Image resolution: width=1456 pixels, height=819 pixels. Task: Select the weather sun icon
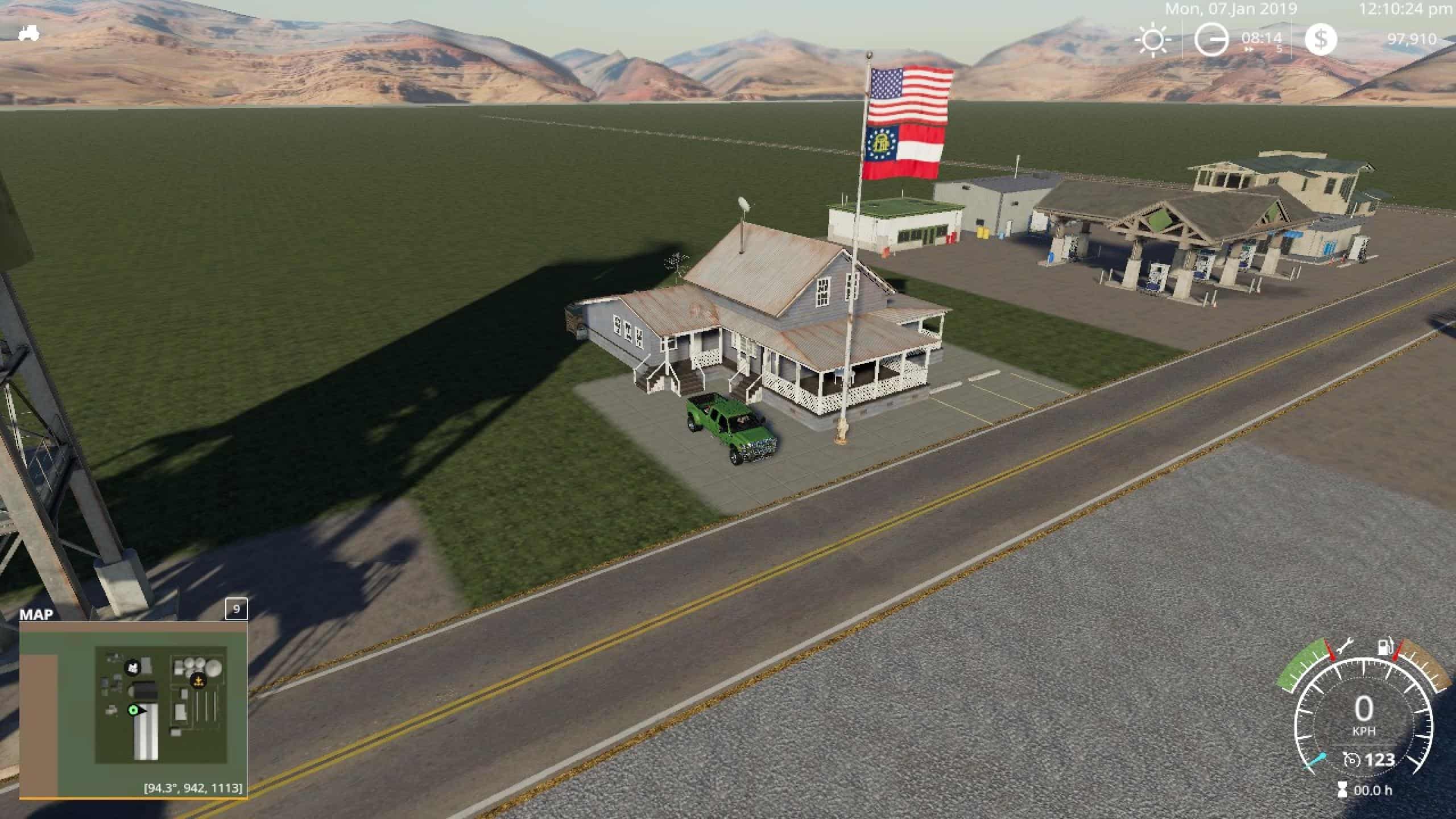point(1153,40)
